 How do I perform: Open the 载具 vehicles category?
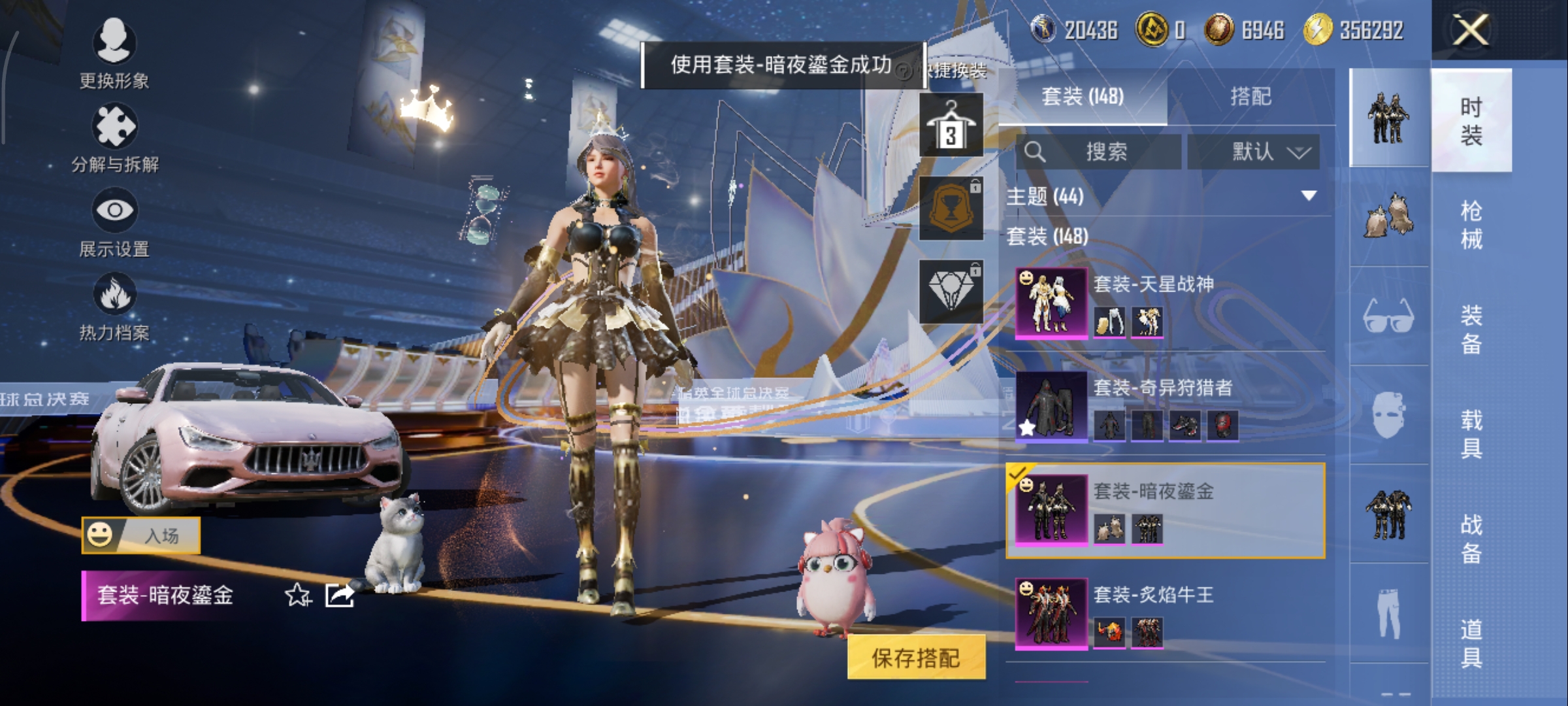coord(1471,434)
